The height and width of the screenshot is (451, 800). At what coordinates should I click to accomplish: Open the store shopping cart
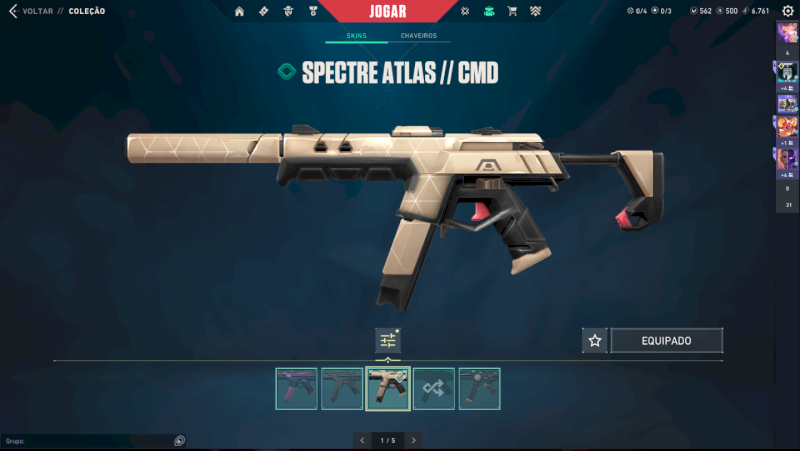pos(512,11)
